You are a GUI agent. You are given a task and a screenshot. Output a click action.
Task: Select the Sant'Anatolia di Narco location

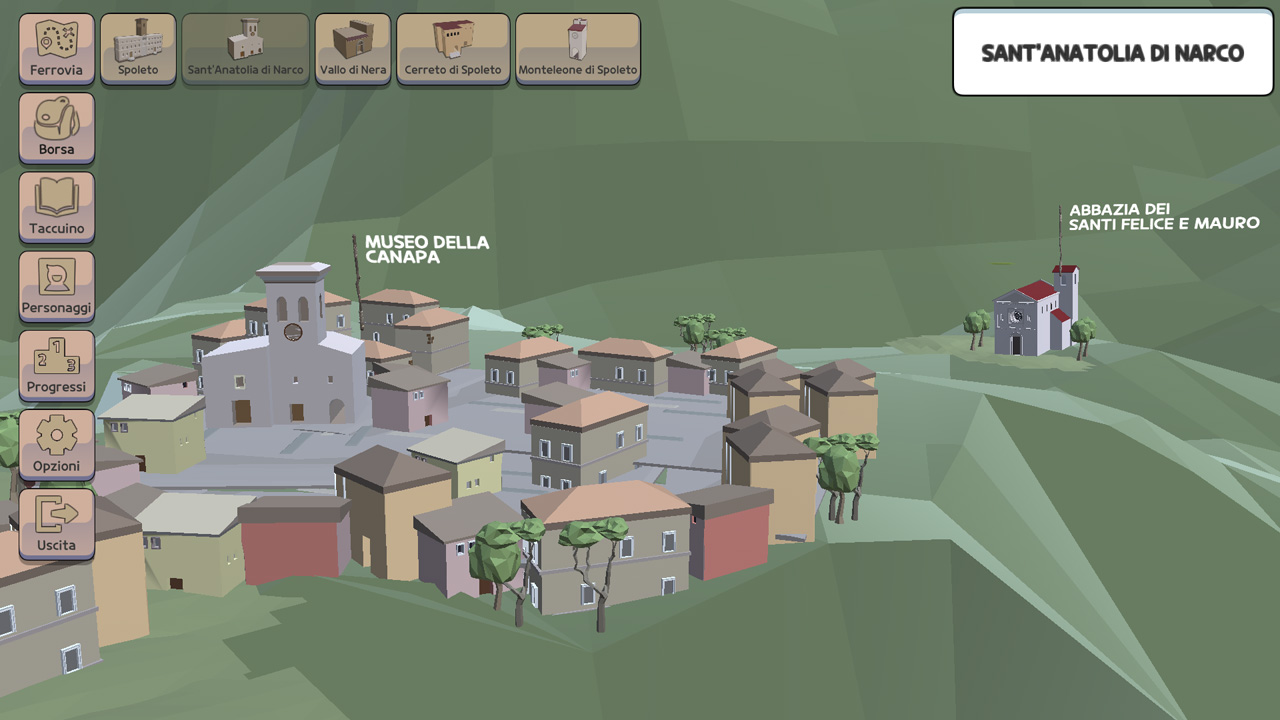pyautogui.click(x=245, y=48)
